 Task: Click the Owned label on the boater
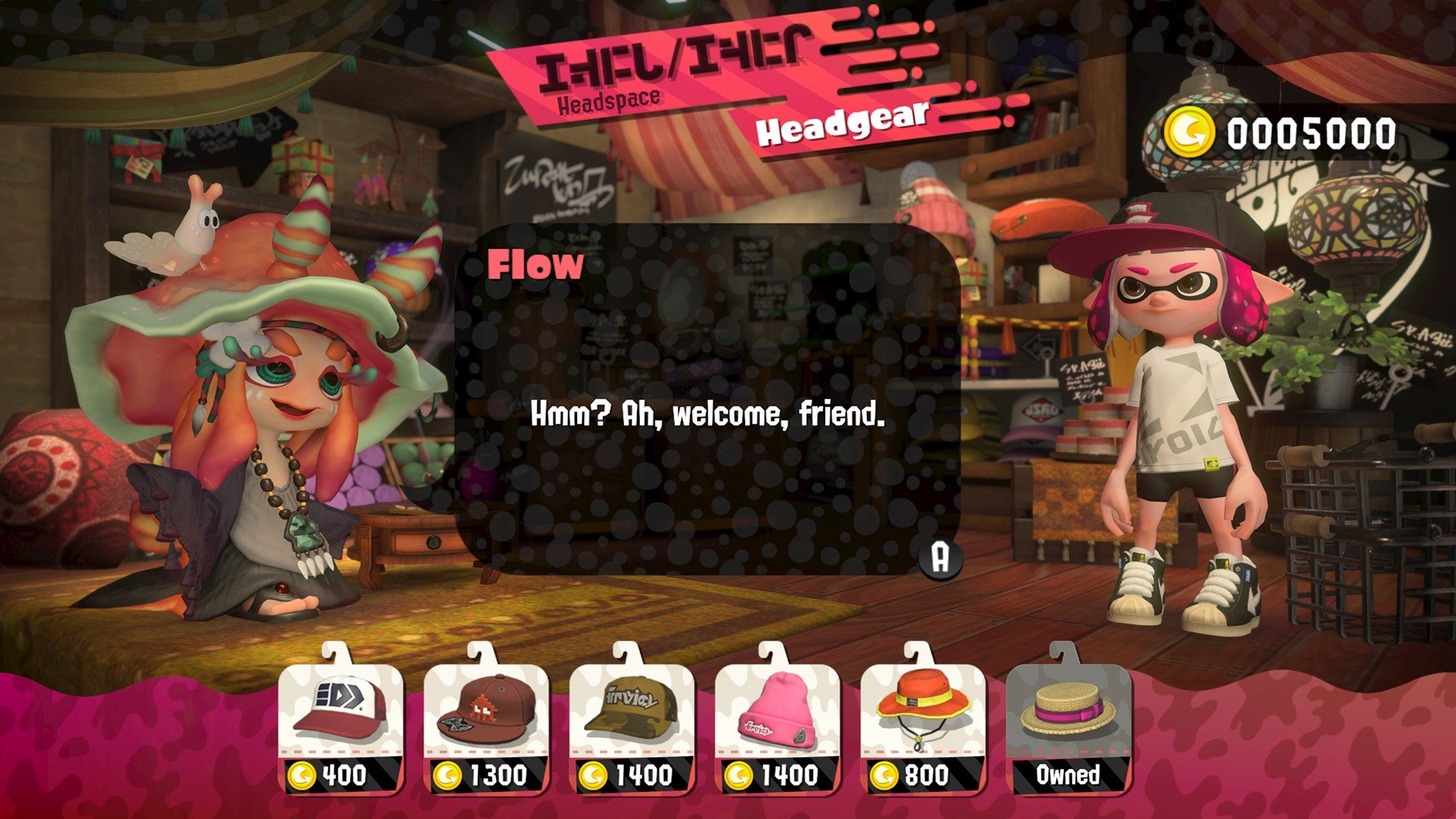(1068, 775)
